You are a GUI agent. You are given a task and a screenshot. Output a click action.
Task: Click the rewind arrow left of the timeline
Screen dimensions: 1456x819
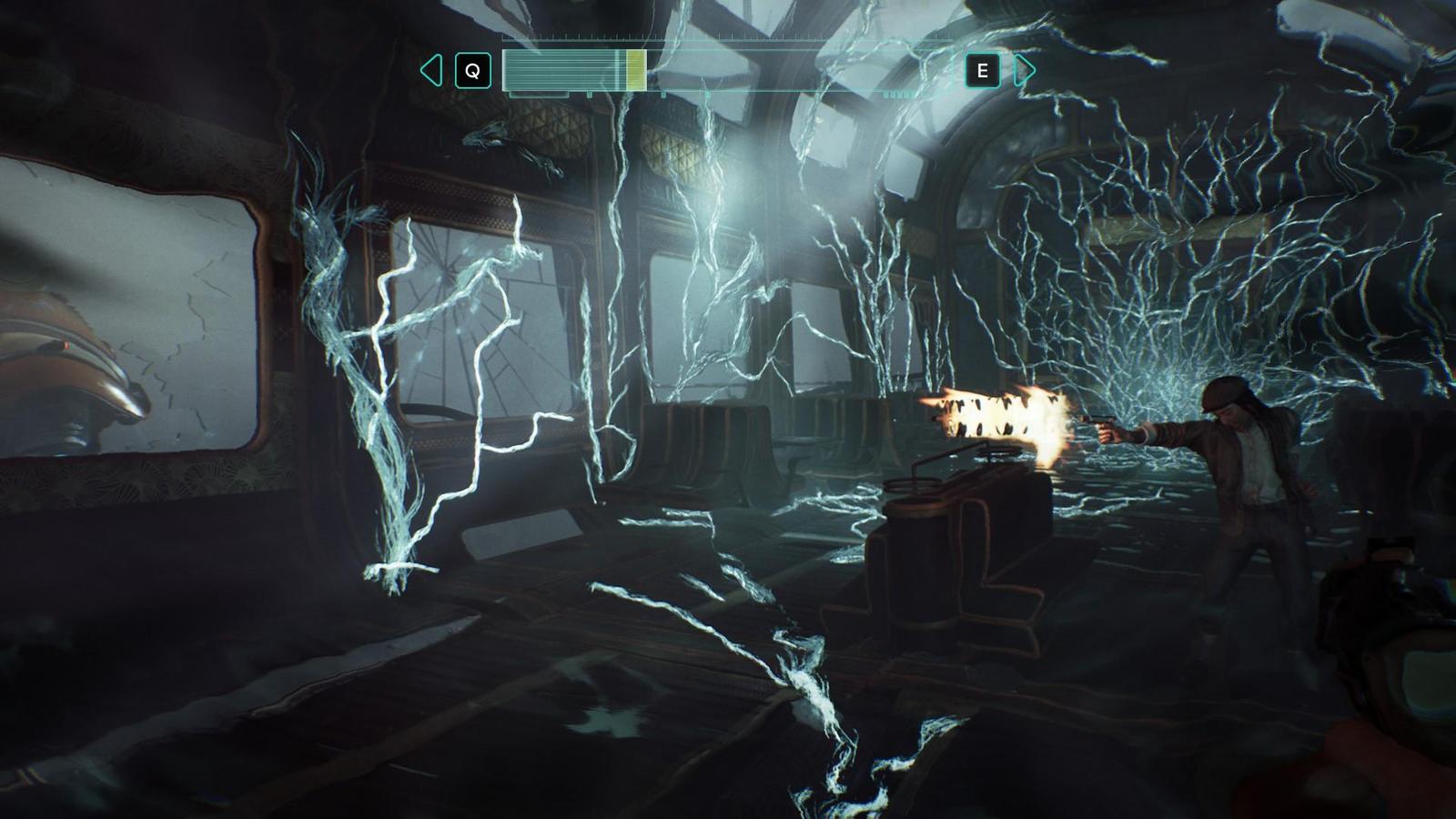click(x=431, y=70)
